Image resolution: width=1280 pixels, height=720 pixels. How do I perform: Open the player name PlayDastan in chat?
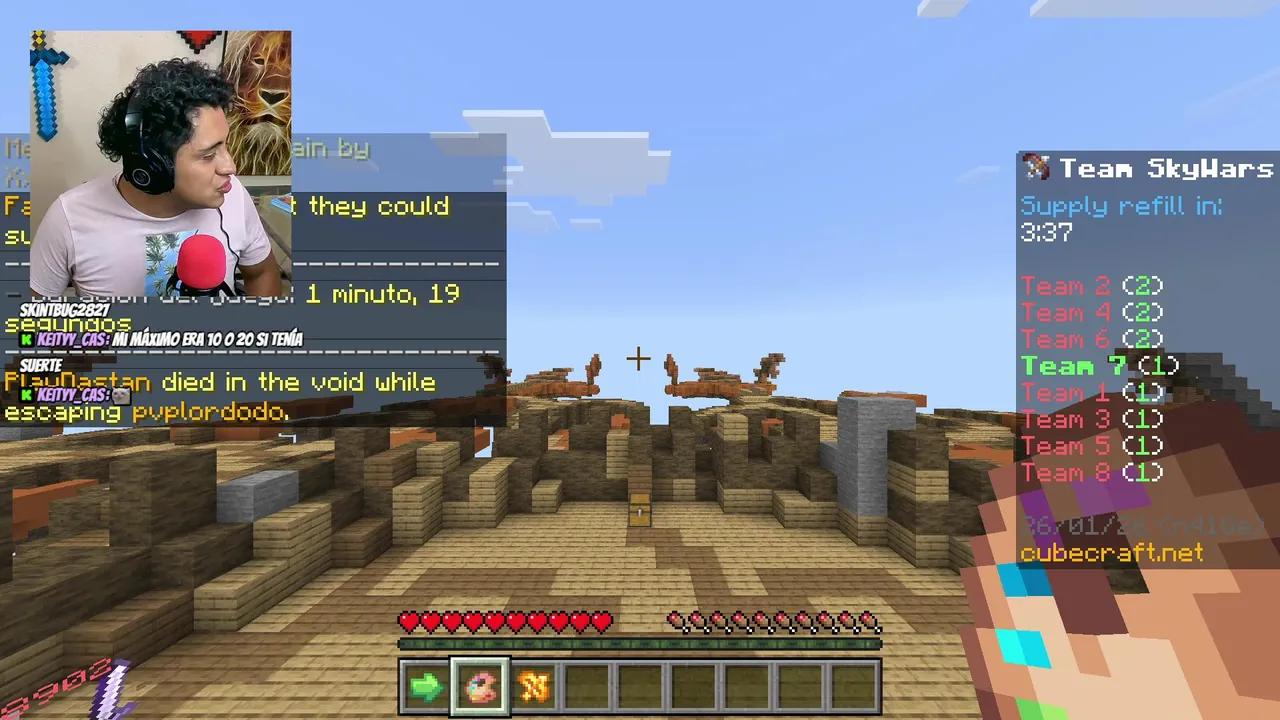coord(78,382)
